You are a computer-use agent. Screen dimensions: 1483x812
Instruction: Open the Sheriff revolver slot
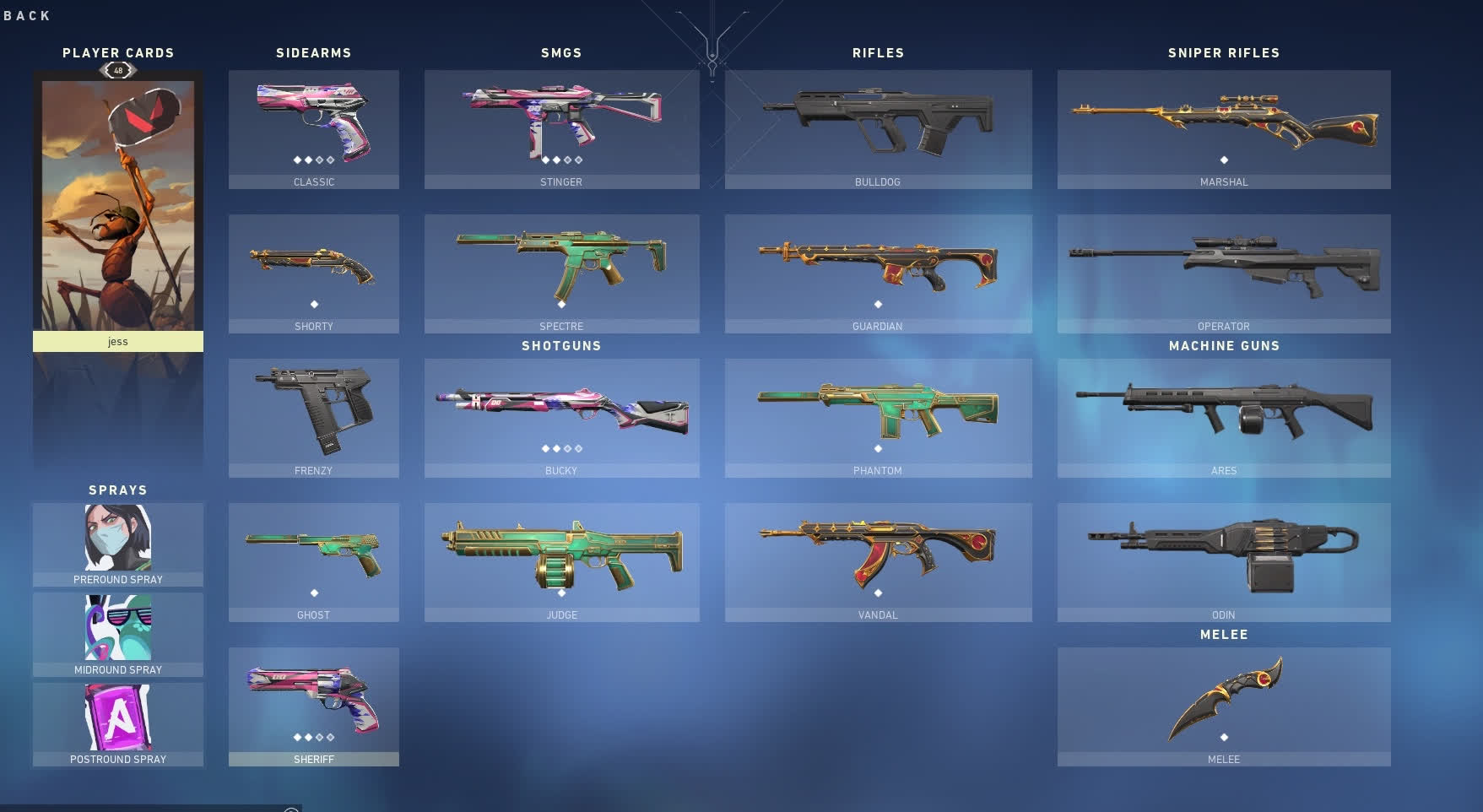click(x=314, y=706)
